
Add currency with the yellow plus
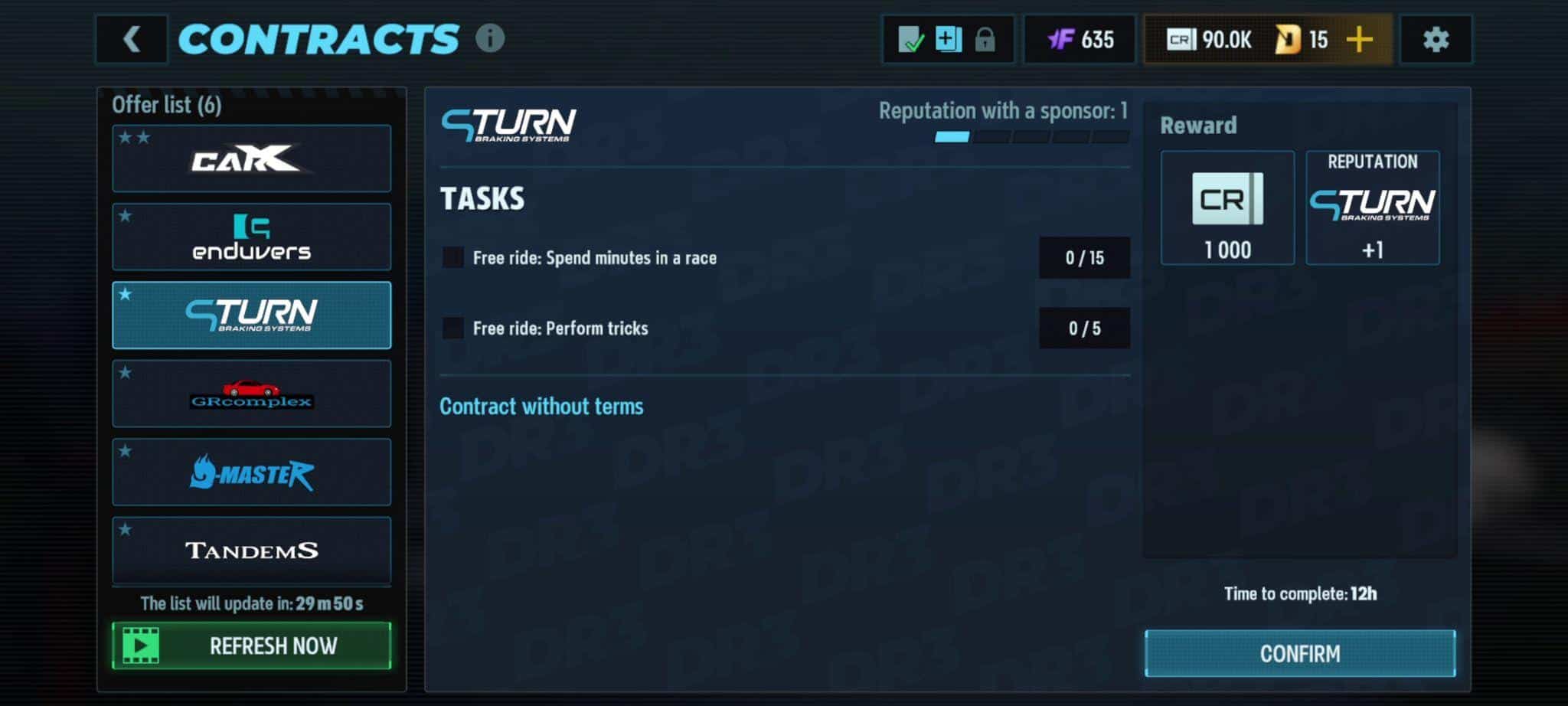1359,39
